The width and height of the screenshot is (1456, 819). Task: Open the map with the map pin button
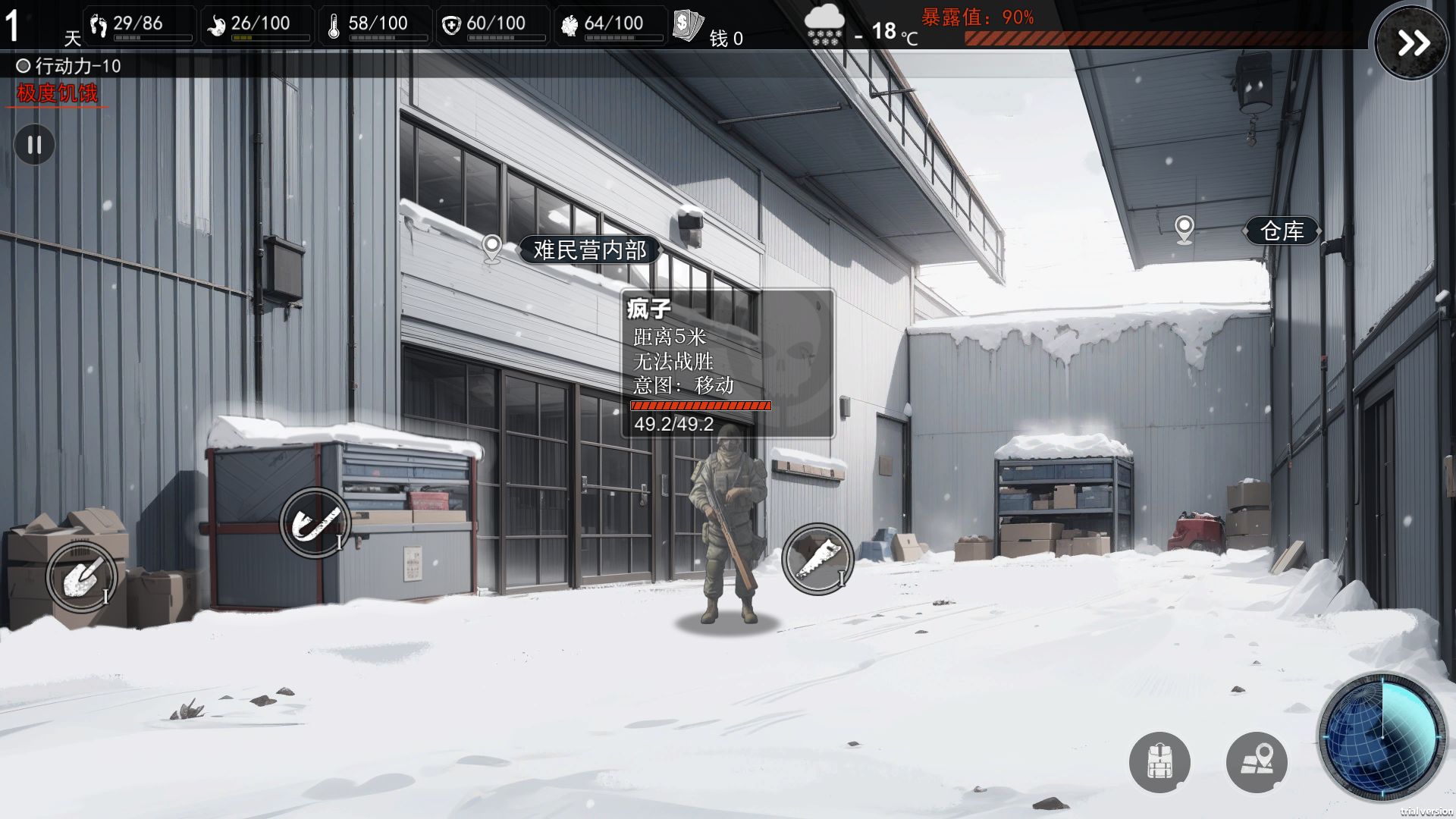[x=1256, y=761]
